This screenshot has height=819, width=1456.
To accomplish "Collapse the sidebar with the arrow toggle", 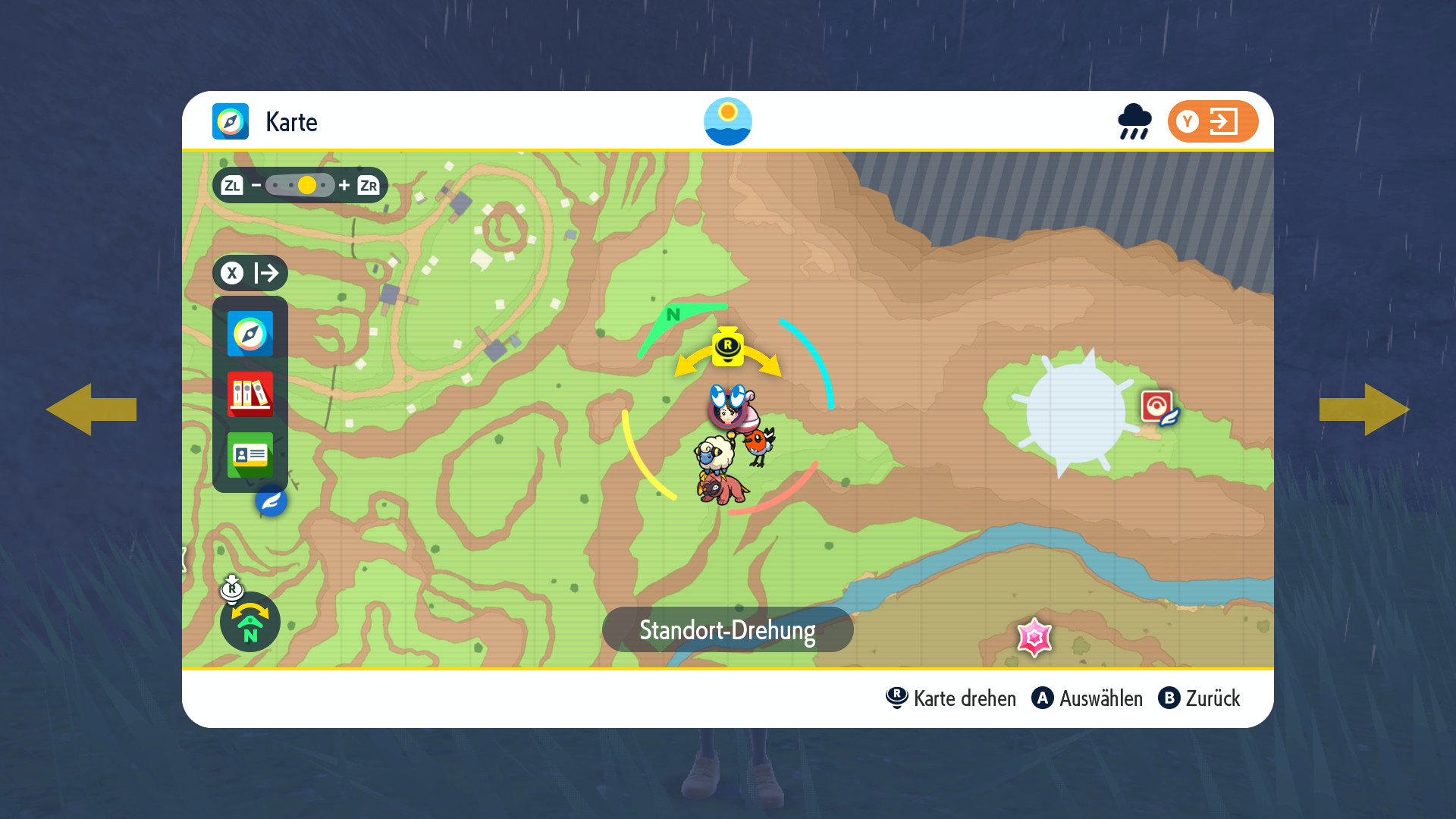I will (x=250, y=273).
